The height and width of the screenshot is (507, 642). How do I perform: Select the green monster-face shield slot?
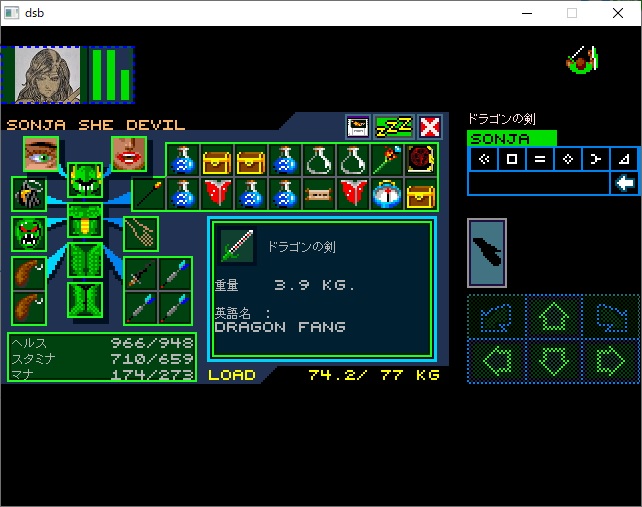click(28, 233)
